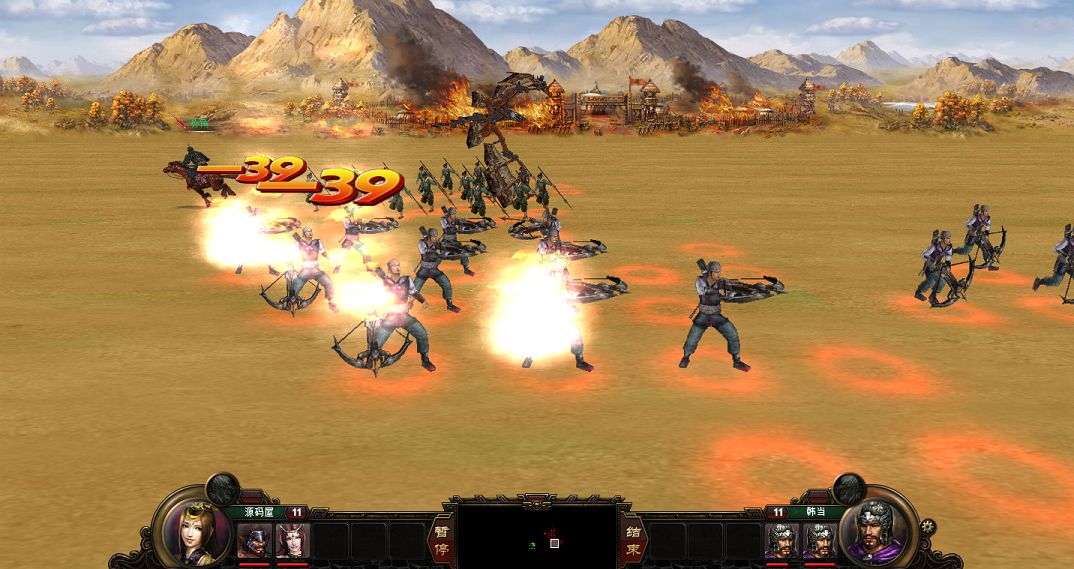Click the 结束 end battle button

click(x=633, y=539)
